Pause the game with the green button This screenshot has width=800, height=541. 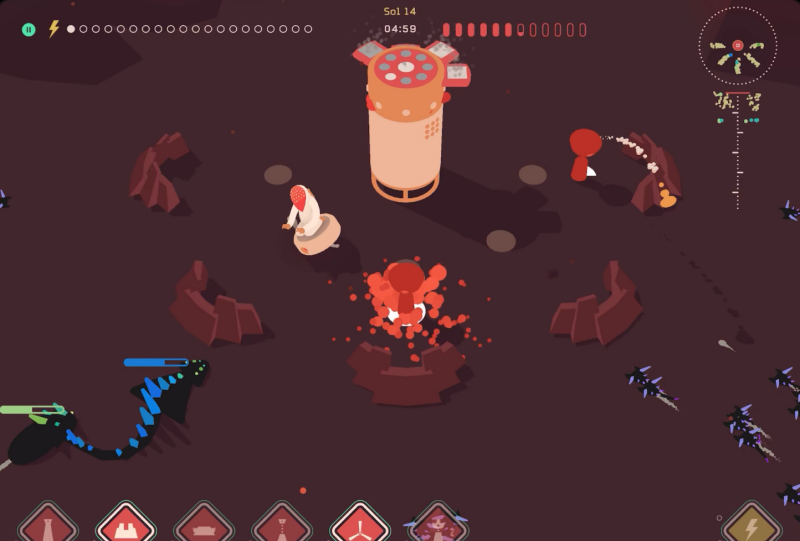point(29,29)
